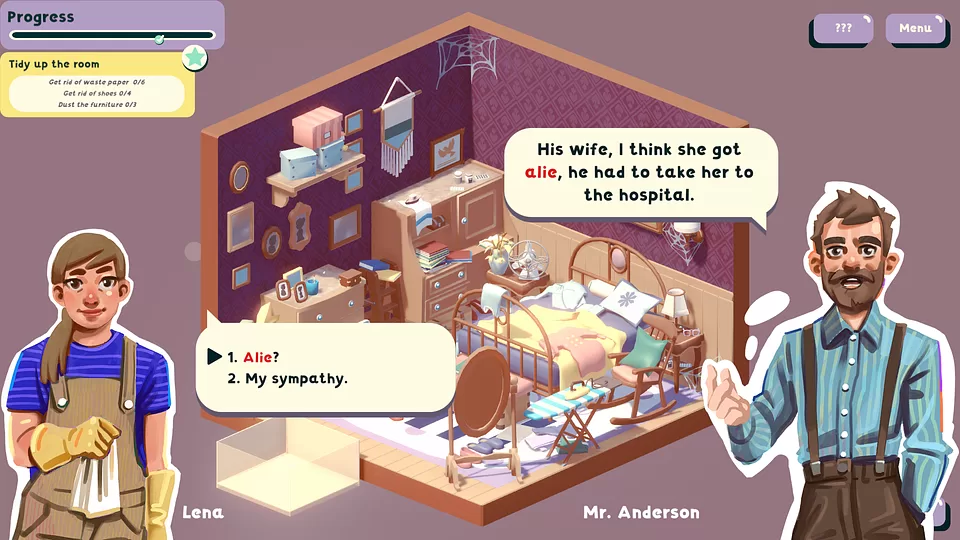The width and height of the screenshot is (960, 540).
Task: Click the ??? hint button
Action: pyautogui.click(x=843, y=28)
